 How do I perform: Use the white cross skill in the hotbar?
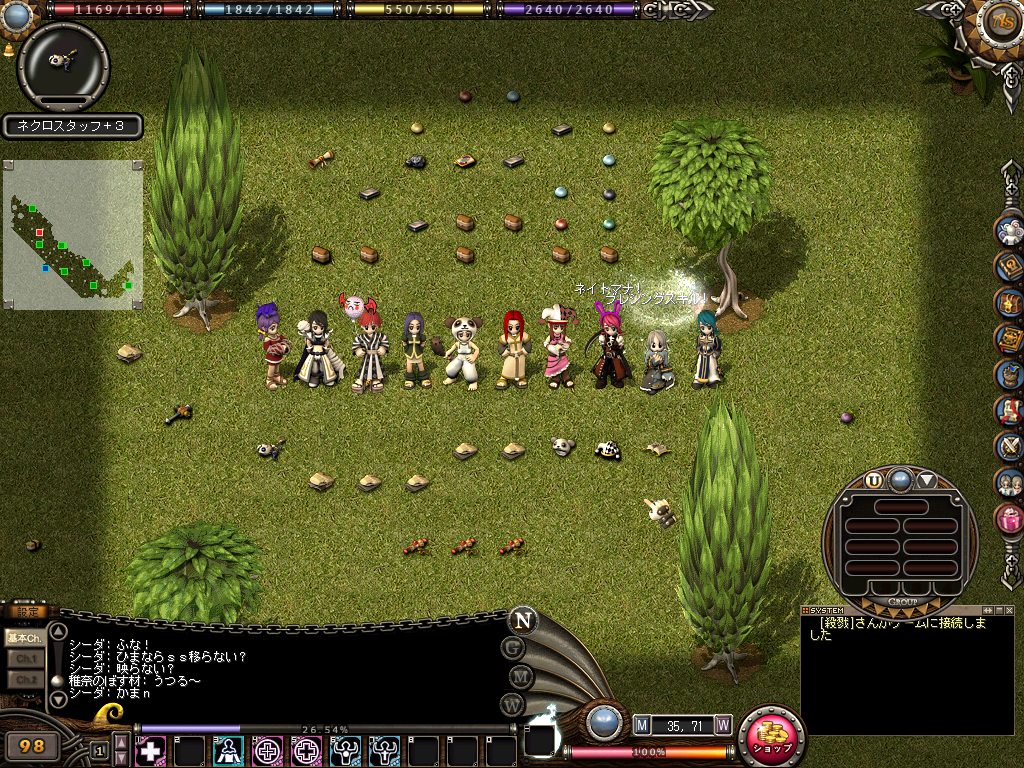[x=151, y=750]
